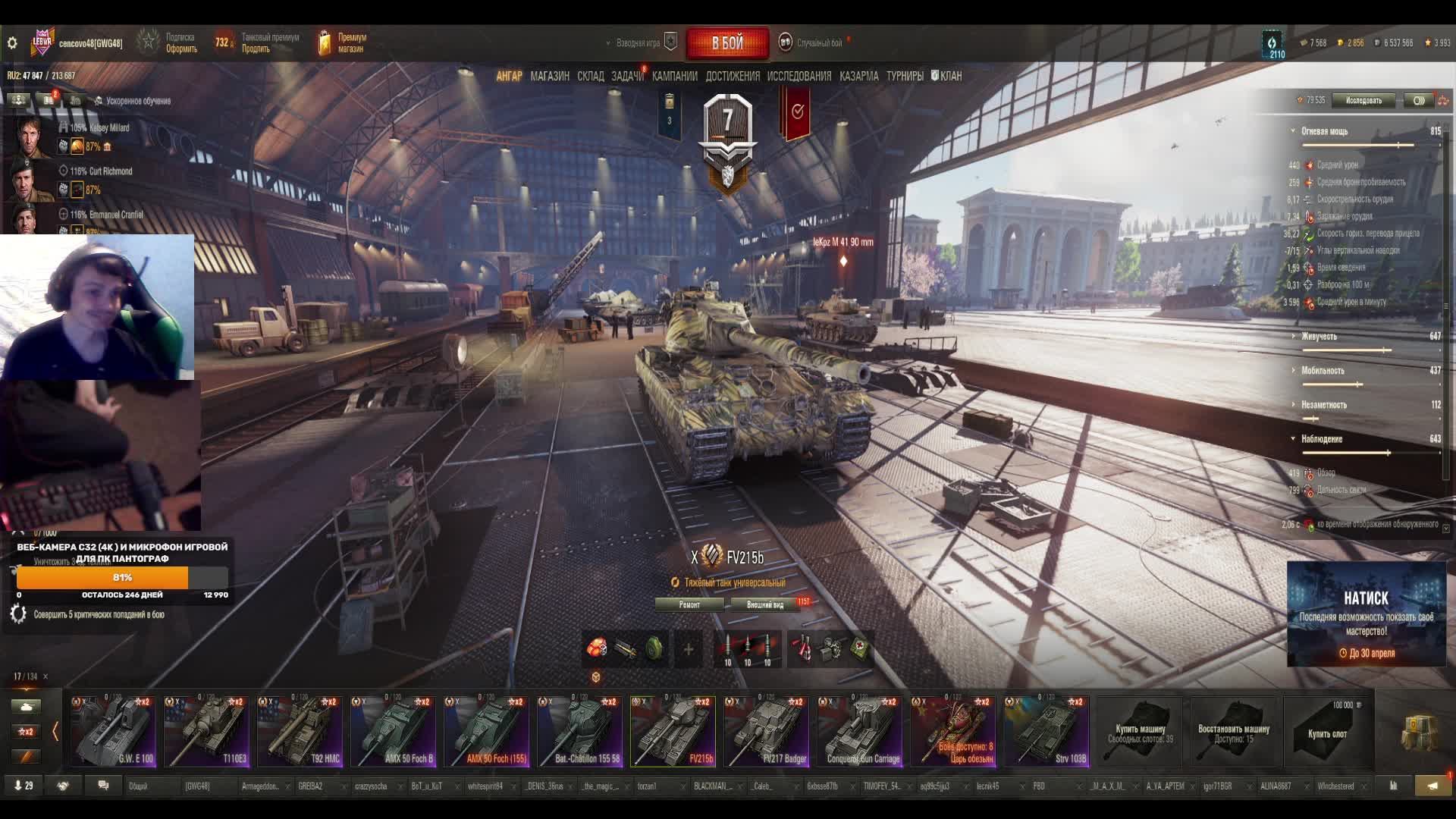Open the ЗАДАЧИ missions tab
This screenshot has width=1456, height=819.
point(627,76)
